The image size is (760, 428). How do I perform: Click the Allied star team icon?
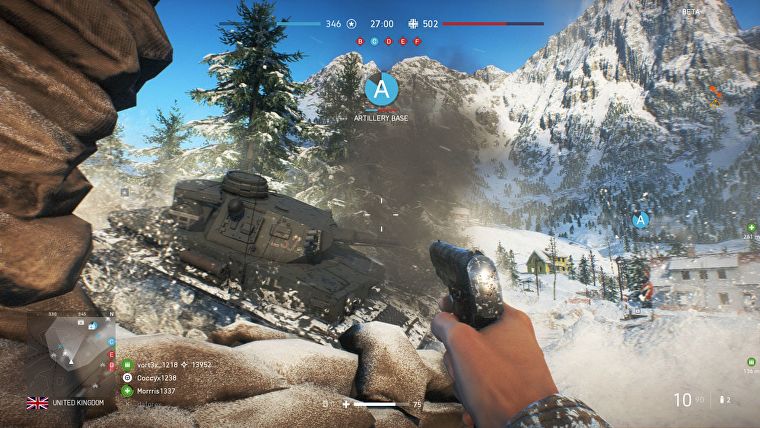point(351,22)
